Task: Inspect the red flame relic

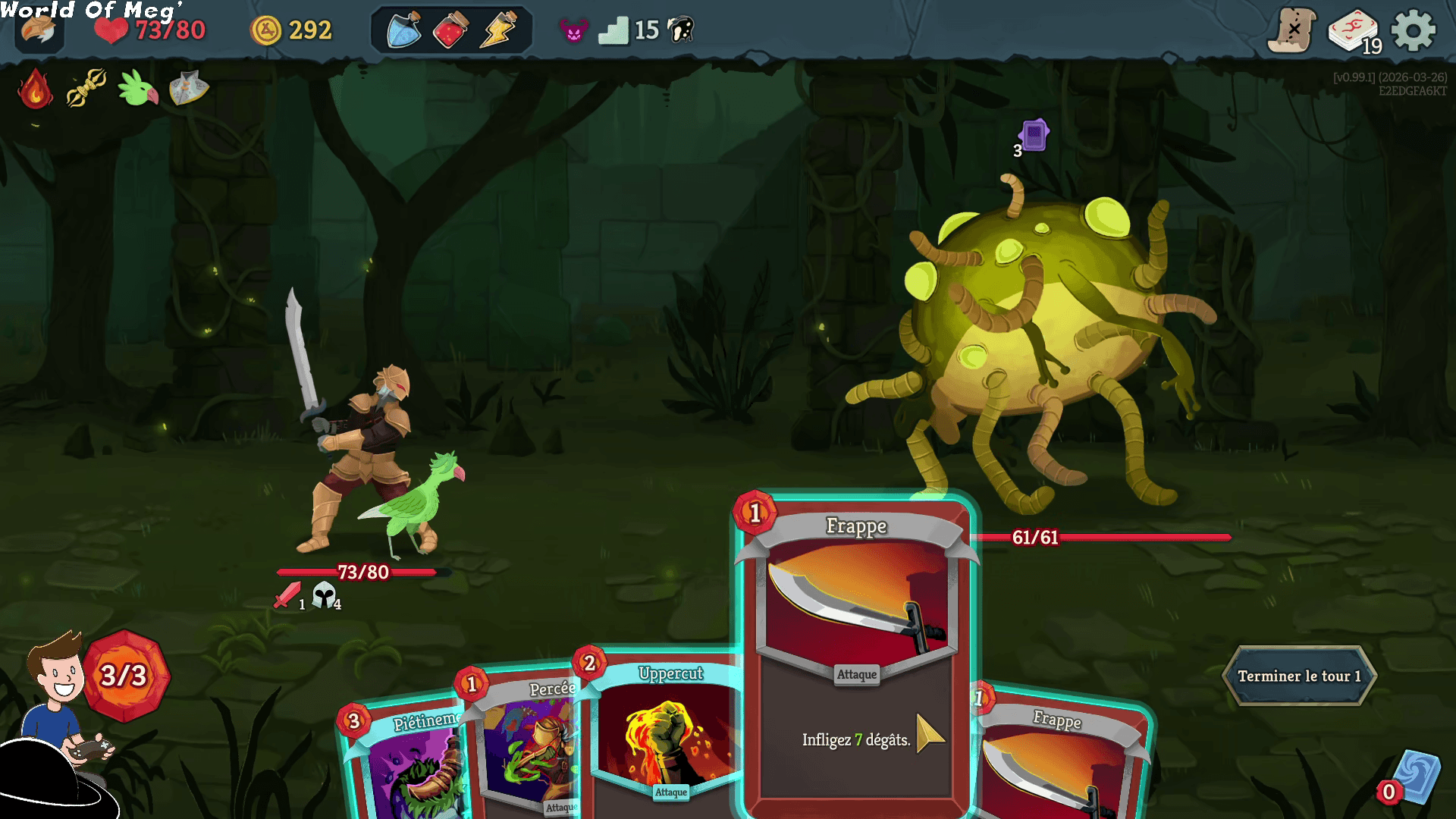Action: [36, 89]
